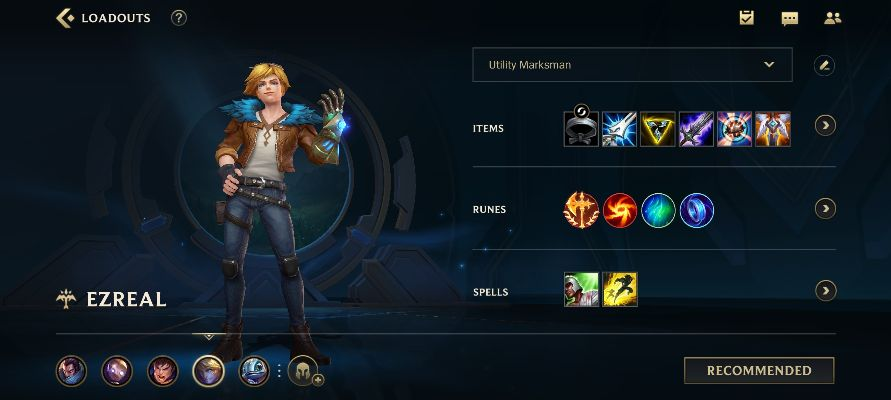The height and width of the screenshot is (400, 891).
Task: Select the red swirl rune icon
Action: coord(619,209)
